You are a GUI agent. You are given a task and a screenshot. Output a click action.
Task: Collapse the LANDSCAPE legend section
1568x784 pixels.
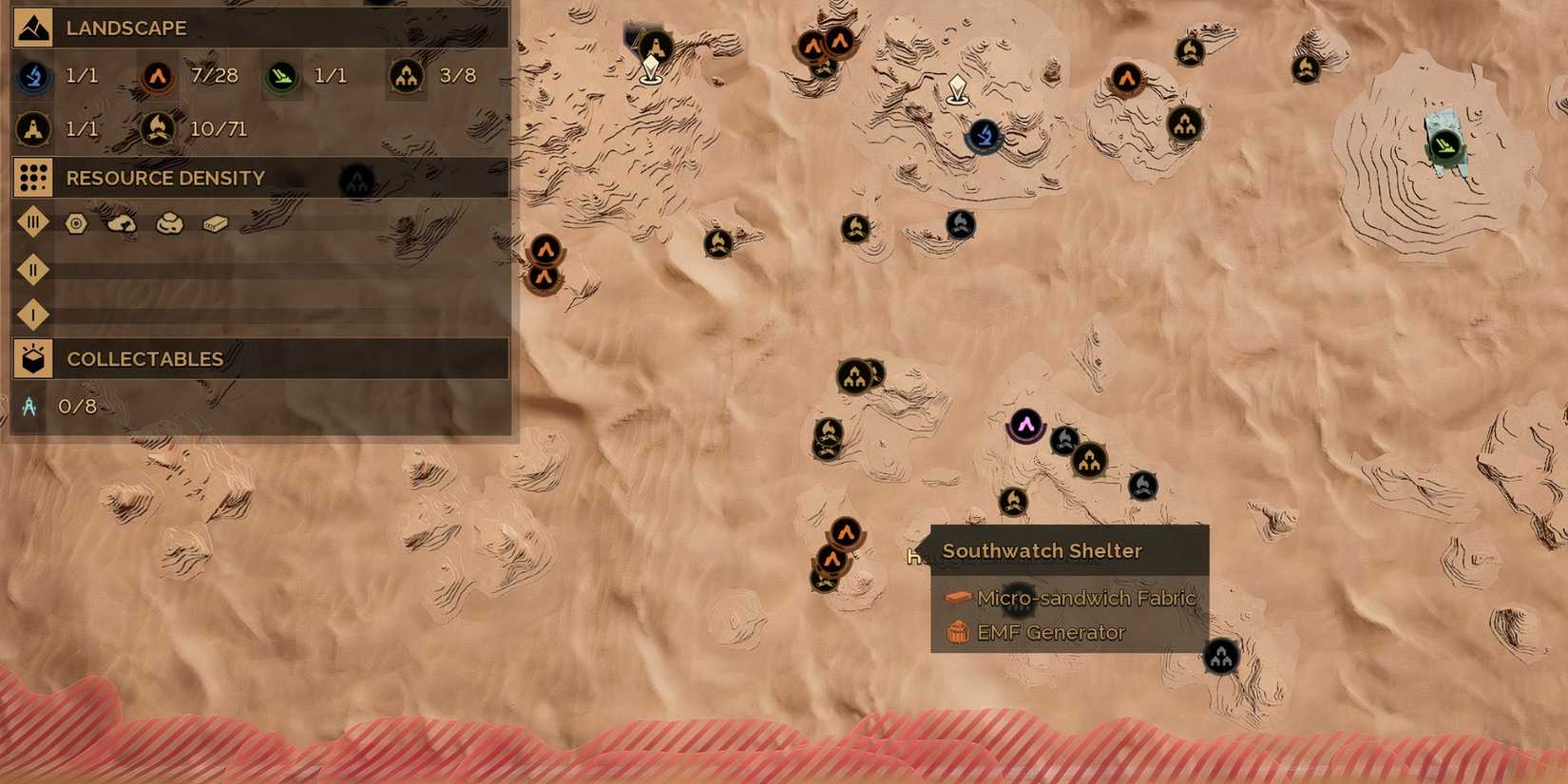(31, 28)
